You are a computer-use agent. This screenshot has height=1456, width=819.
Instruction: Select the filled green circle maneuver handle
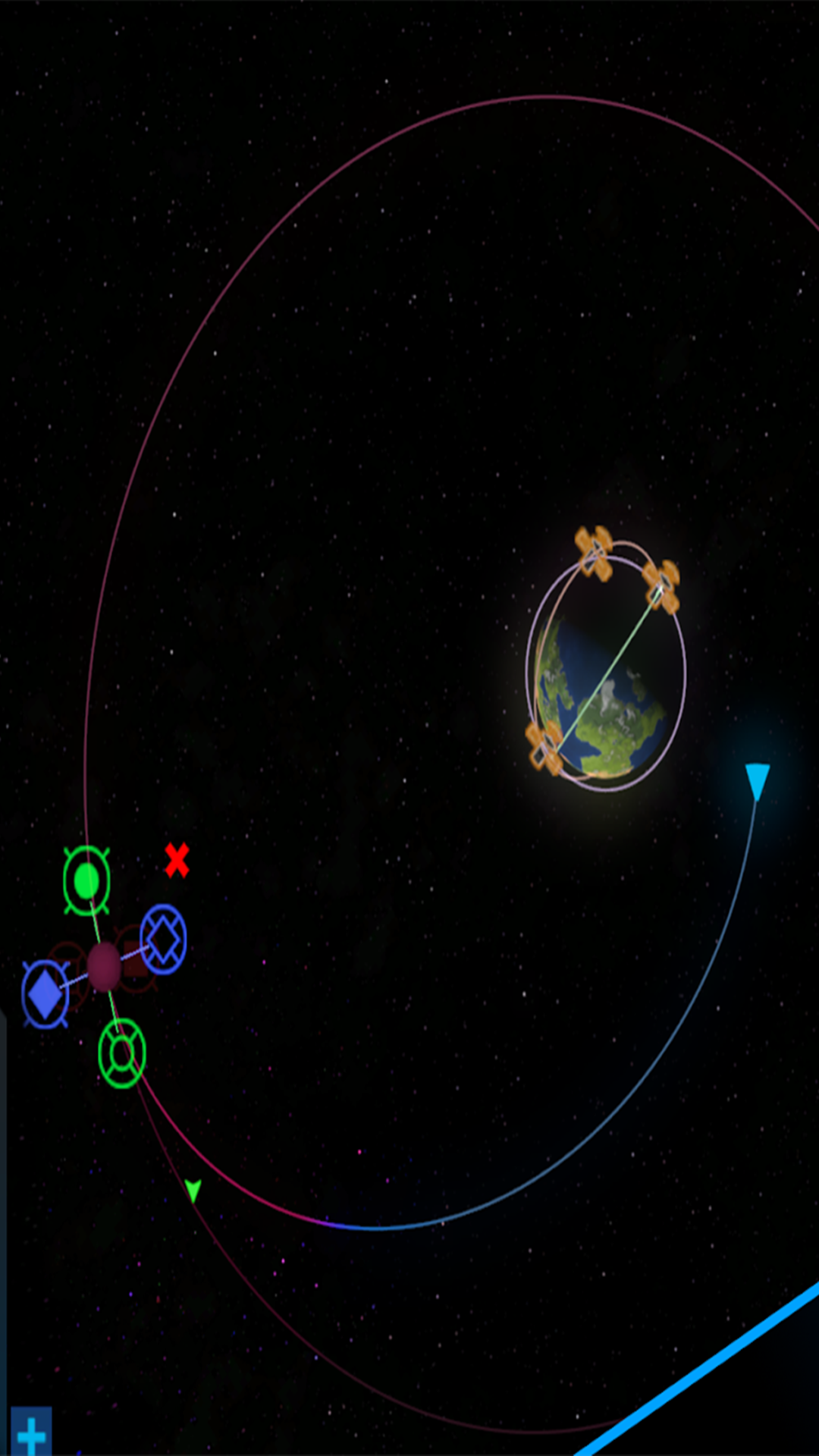(86, 880)
